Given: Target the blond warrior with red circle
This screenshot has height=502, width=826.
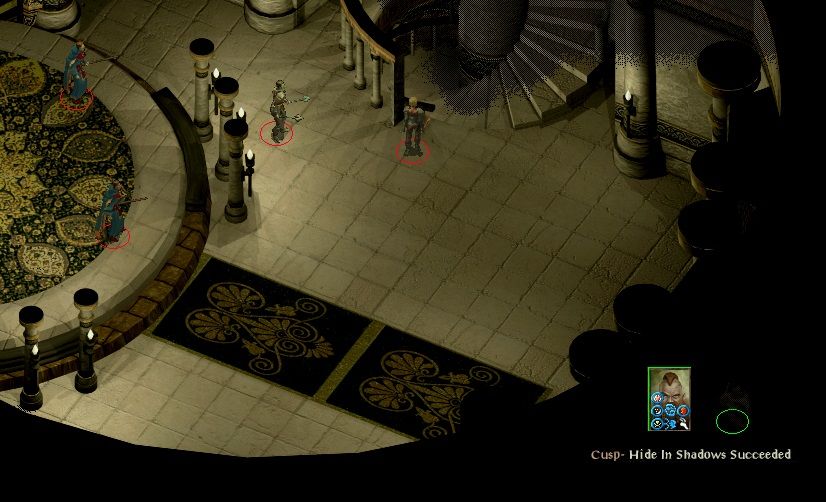Looking at the screenshot, I should pyautogui.click(x=413, y=128).
